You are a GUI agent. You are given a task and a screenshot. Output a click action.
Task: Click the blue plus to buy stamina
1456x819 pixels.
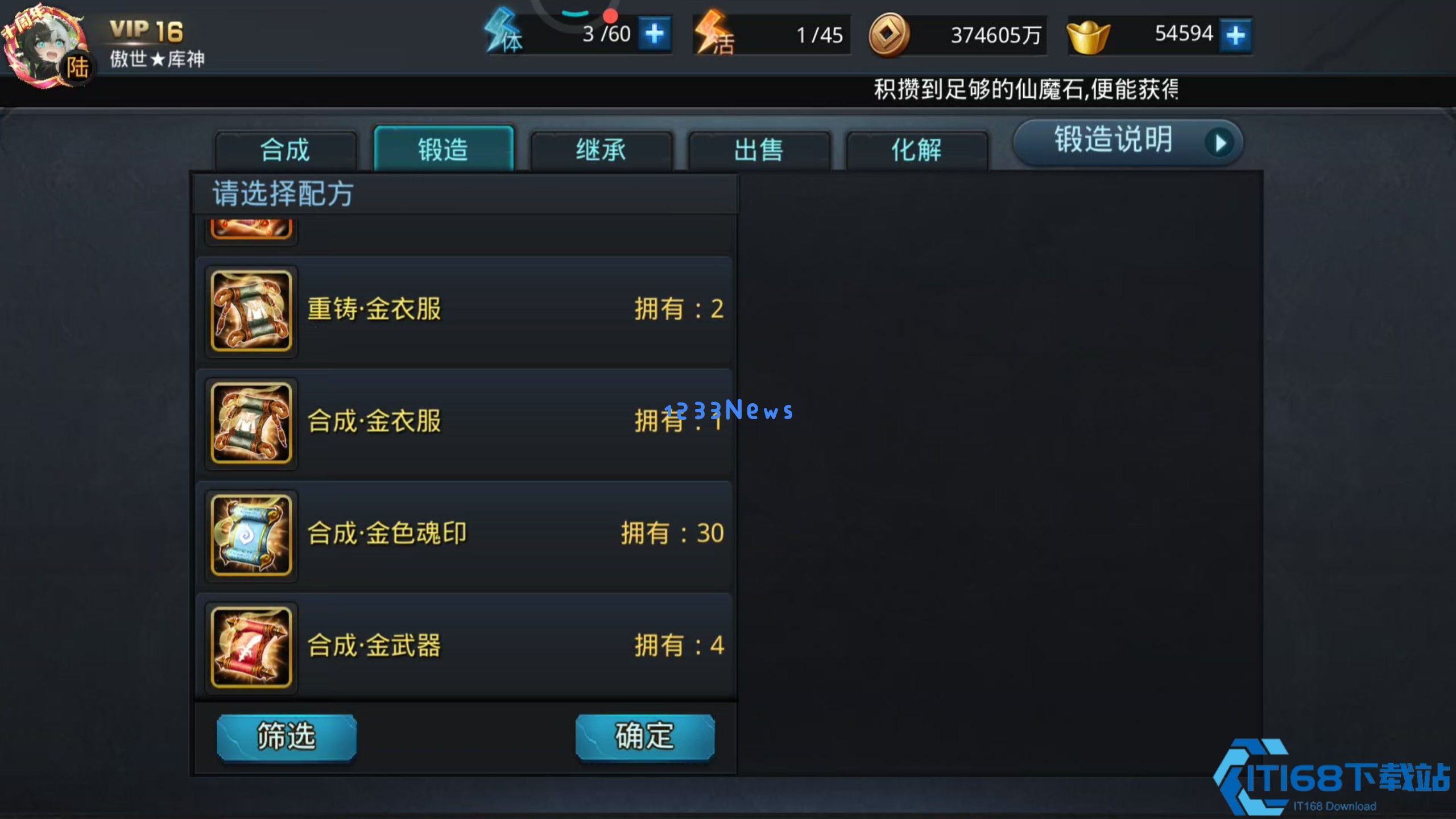click(x=655, y=34)
